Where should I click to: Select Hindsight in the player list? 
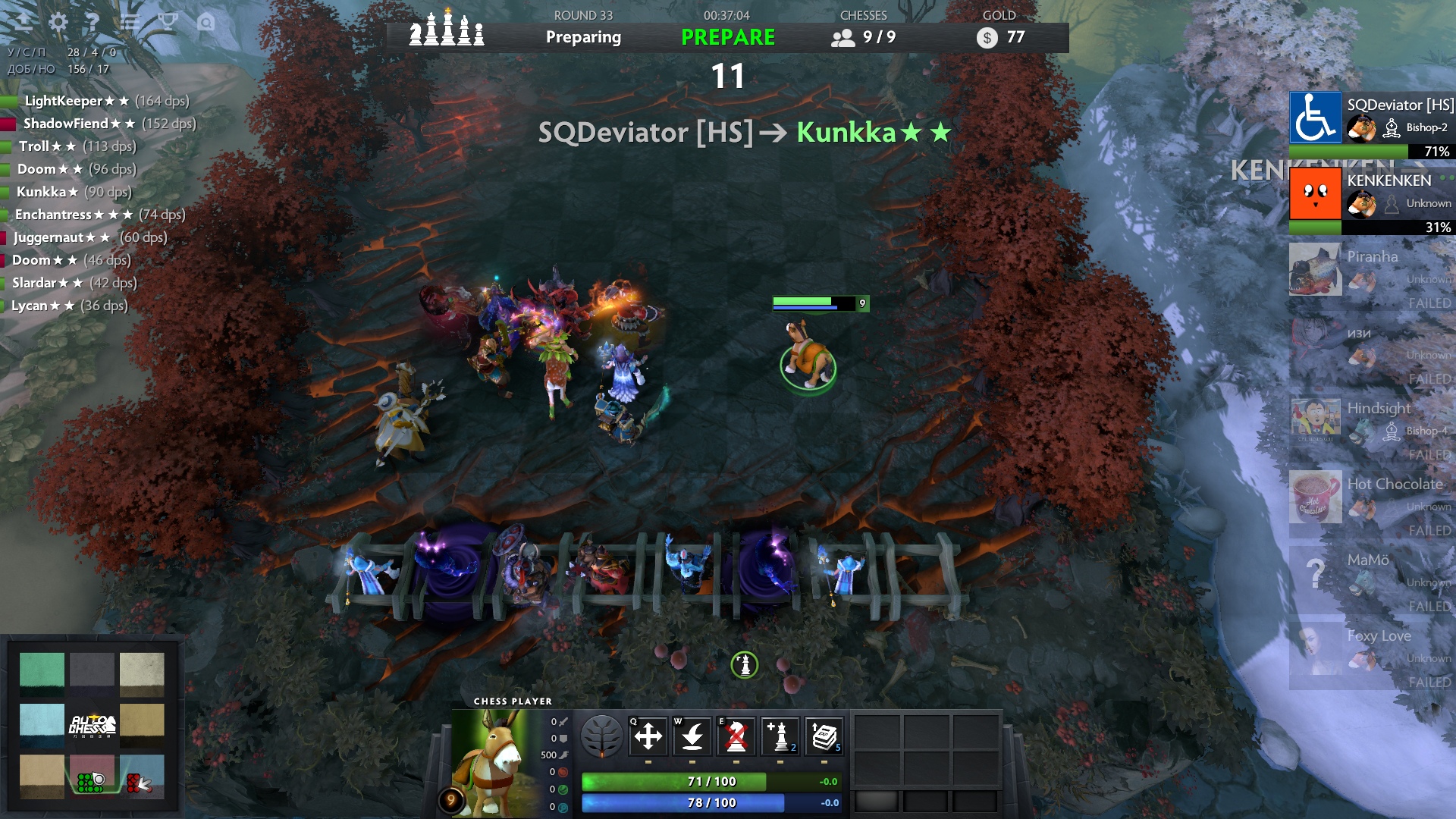pyautogui.click(x=1371, y=421)
